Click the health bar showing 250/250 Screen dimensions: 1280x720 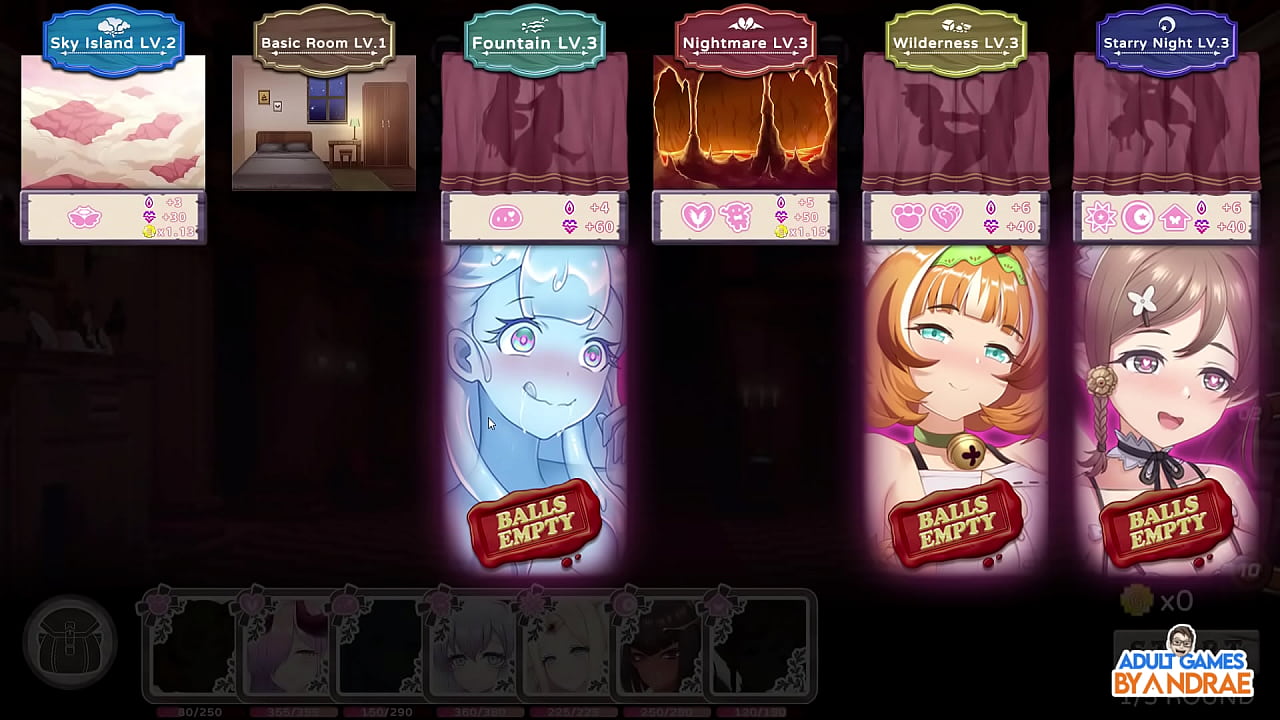point(665,713)
